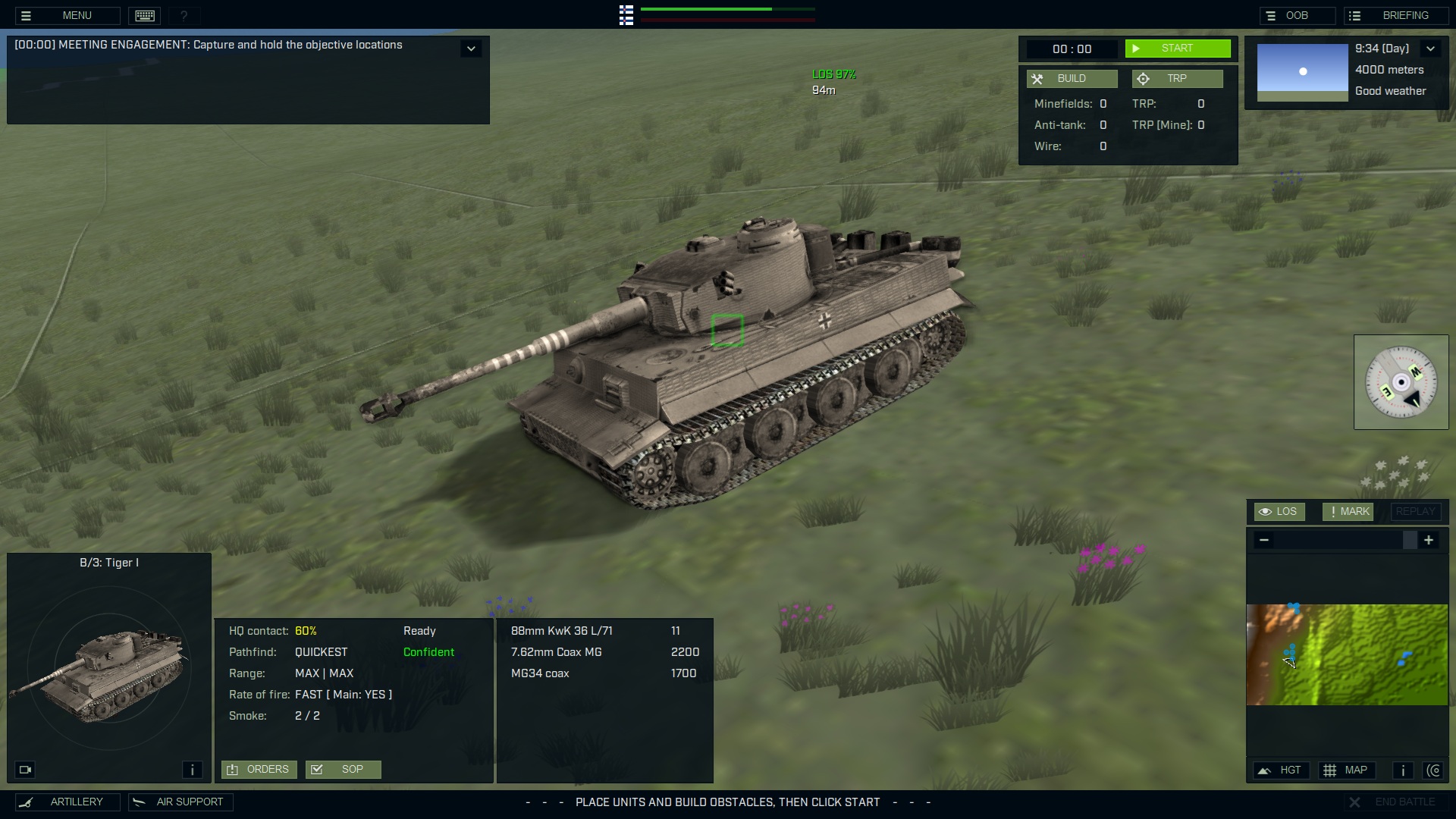Image resolution: width=1456 pixels, height=819 pixels.
Task: Toggle the LOS overlay on the minimap
Action: pyautogui.click(x=1279, y=511)
